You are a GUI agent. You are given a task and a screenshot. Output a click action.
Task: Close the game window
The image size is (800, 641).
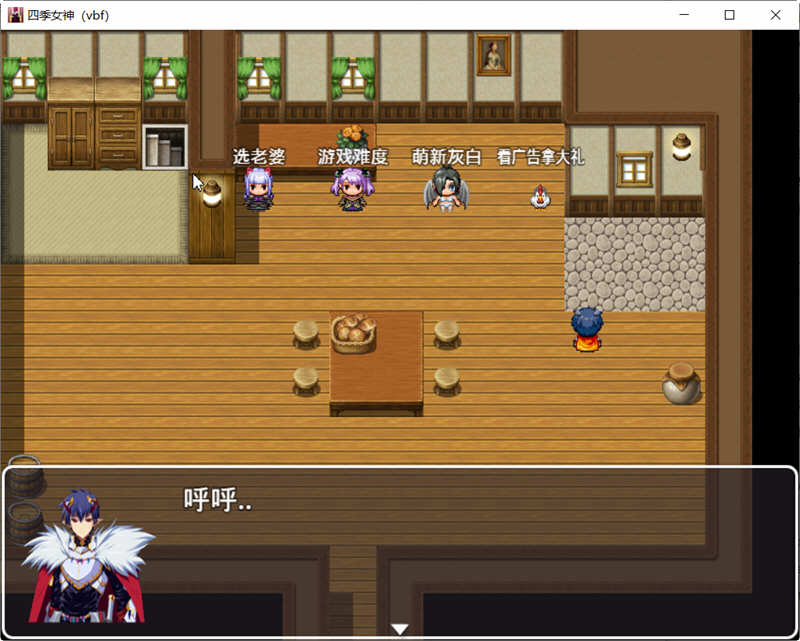click(x=775, y=15)
